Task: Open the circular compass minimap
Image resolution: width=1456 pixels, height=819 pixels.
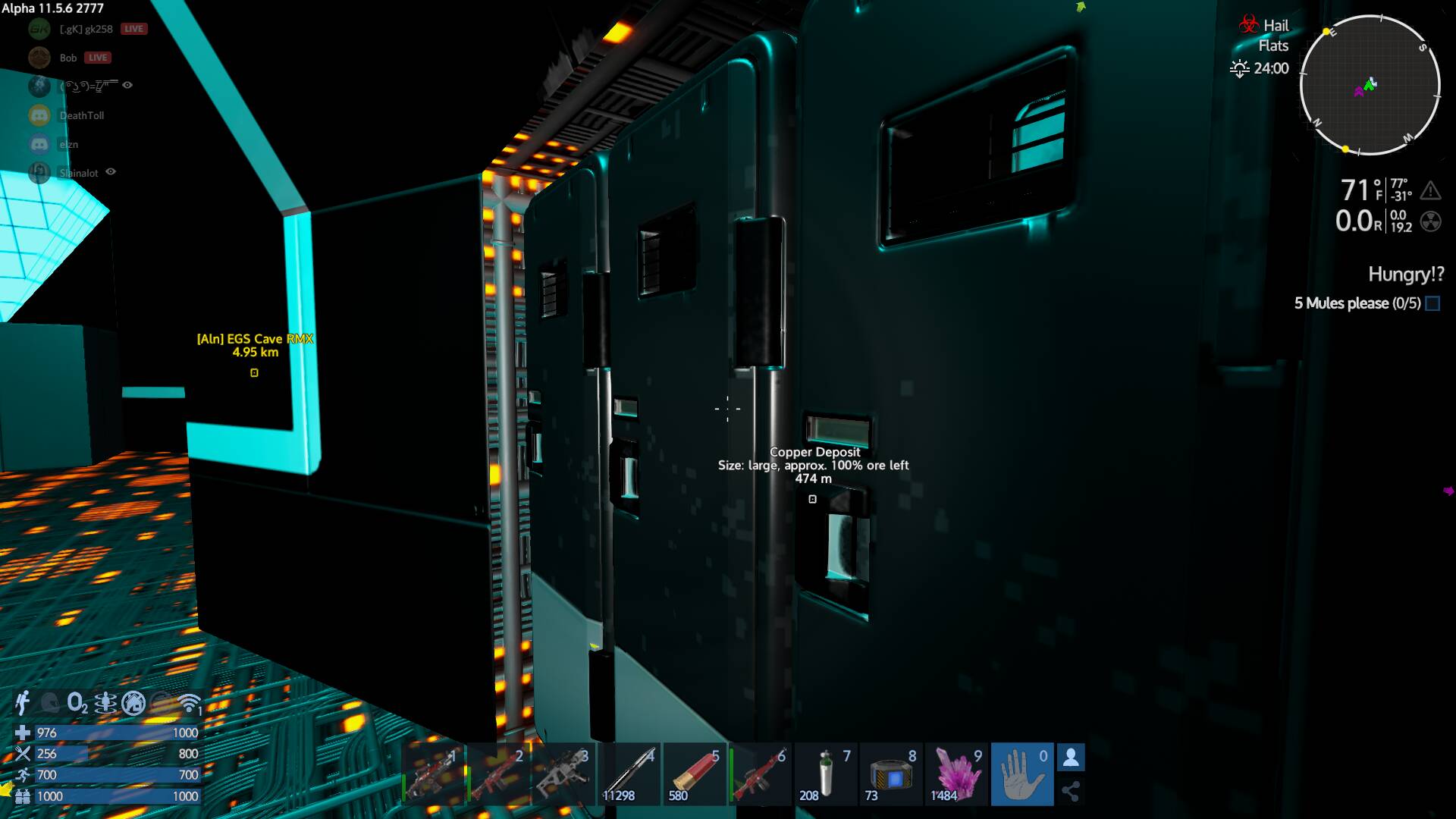Action: 1370,85
